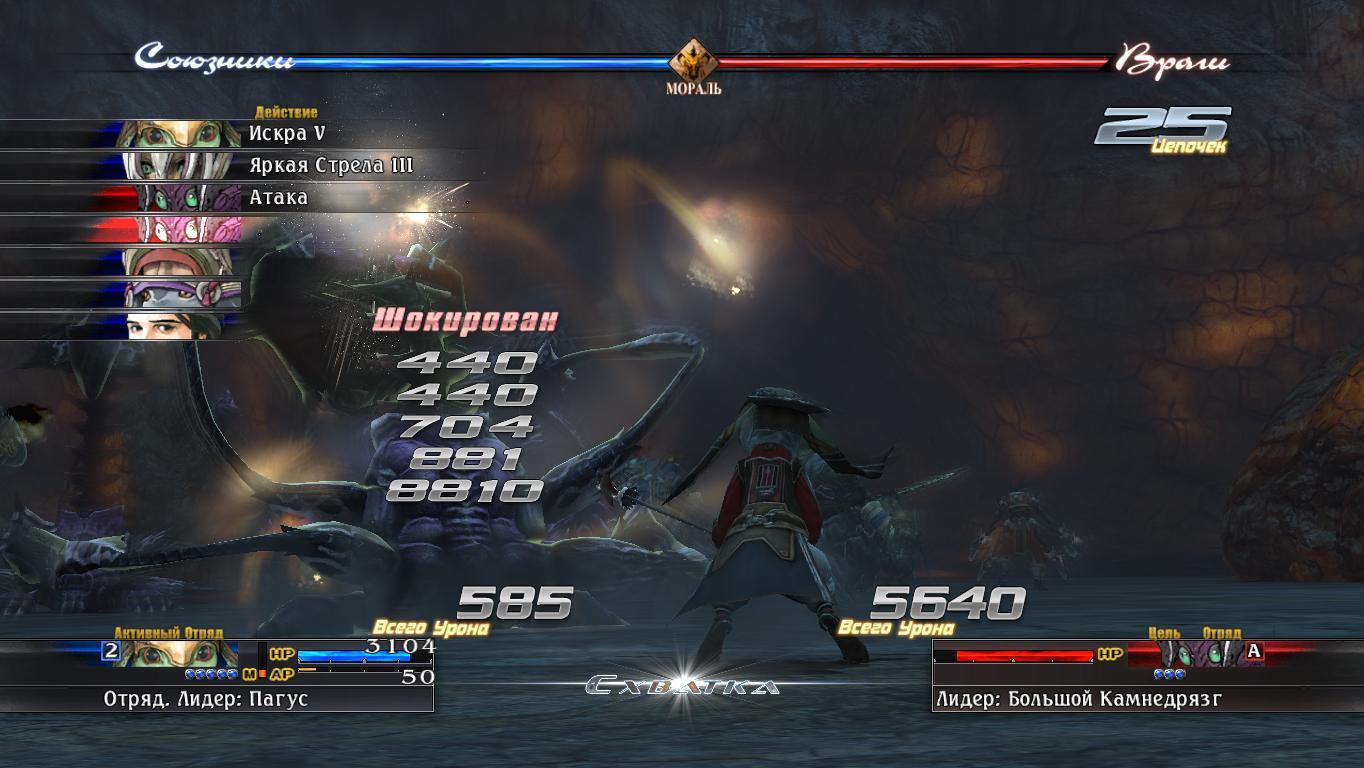The width and height of the screenshot is (1364, 768).
Task: Click the pink-faced creature portrait in turn list
Action: tap(180, 230)
